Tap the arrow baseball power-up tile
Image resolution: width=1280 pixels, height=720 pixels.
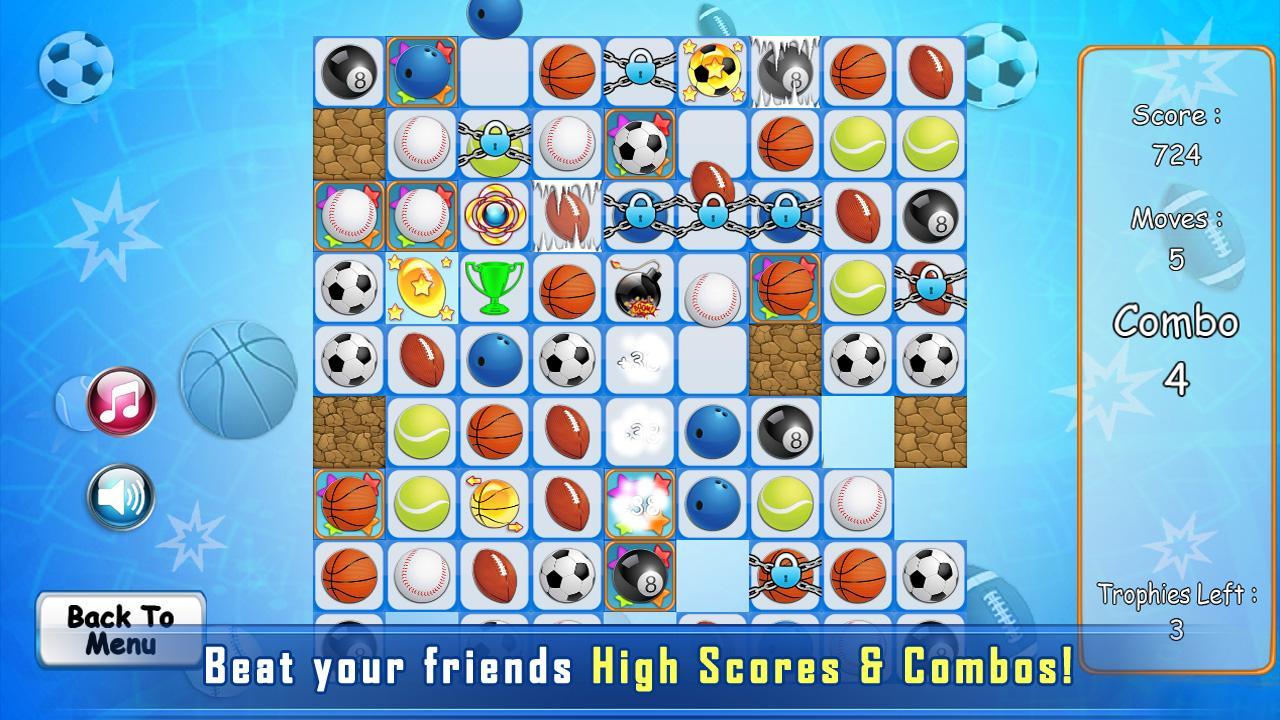click(494, 505)
